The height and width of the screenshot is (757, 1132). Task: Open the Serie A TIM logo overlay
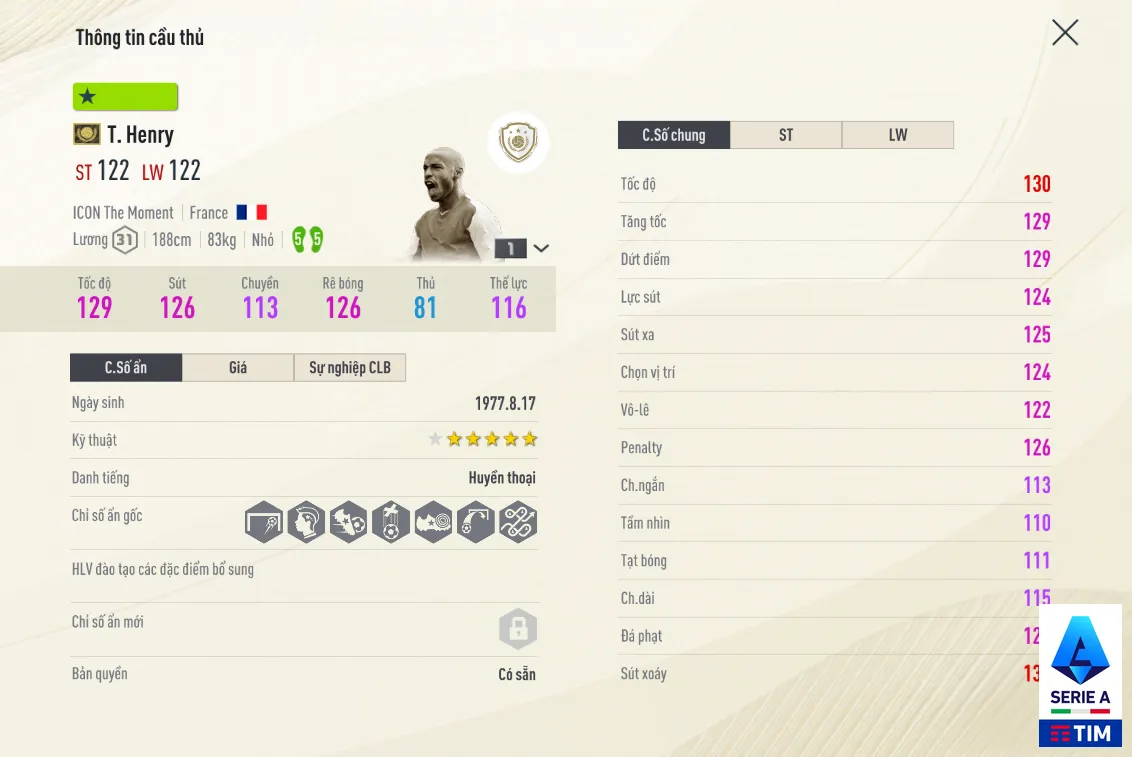pyautogui.click(x=1080, y=675)
